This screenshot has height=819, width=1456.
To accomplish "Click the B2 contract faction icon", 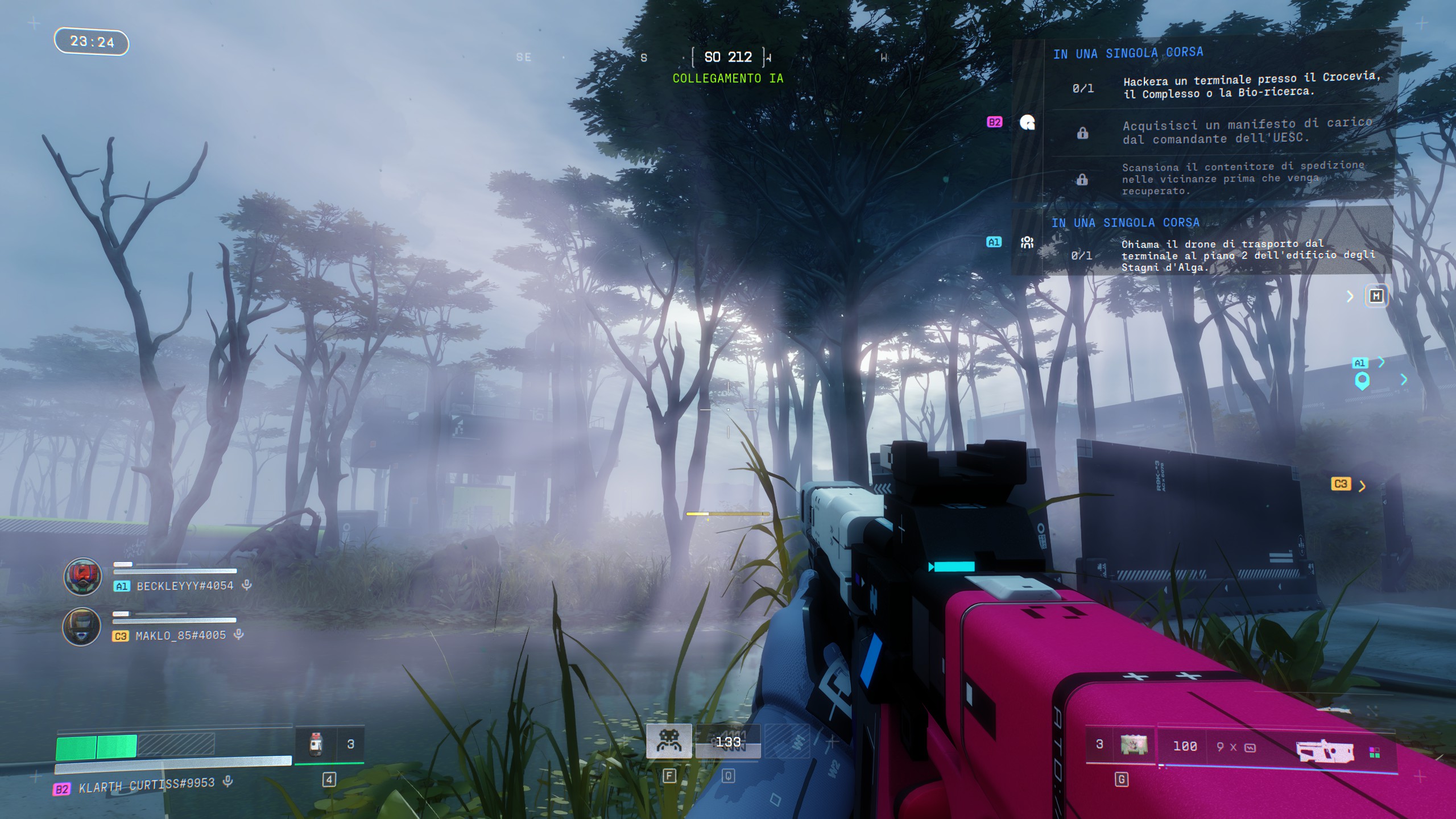I will coord(1027,122).
